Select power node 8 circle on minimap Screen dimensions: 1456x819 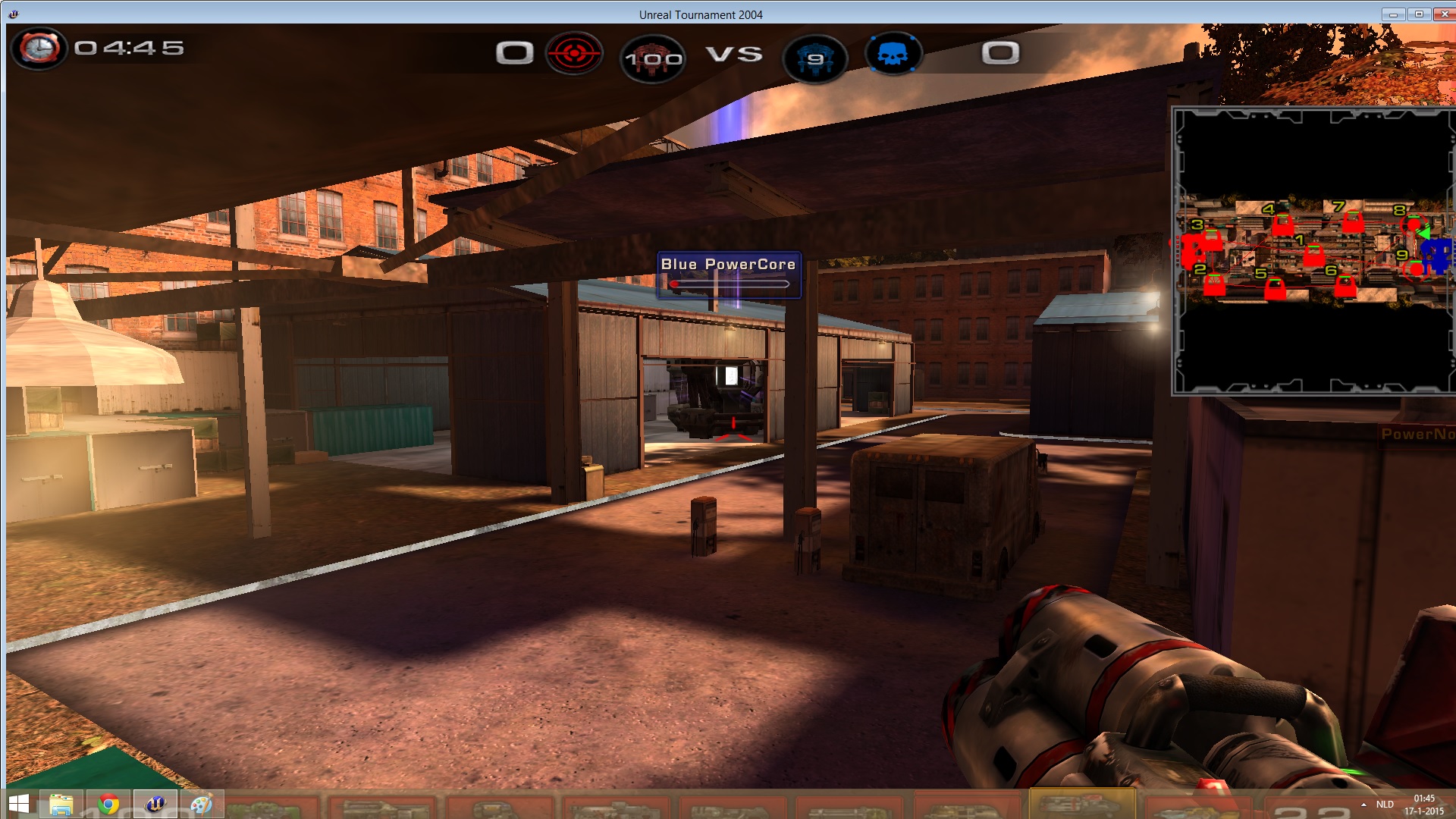point(1414,224)
